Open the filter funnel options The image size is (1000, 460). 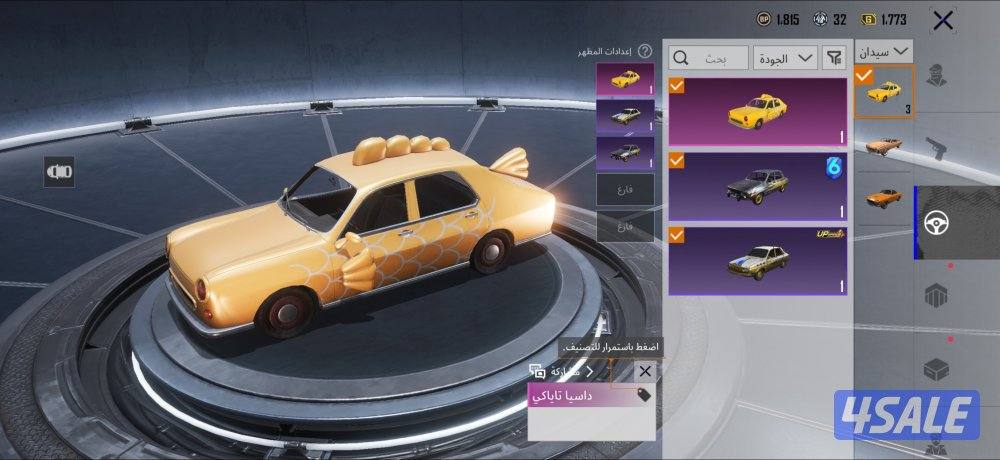point(835,58)
